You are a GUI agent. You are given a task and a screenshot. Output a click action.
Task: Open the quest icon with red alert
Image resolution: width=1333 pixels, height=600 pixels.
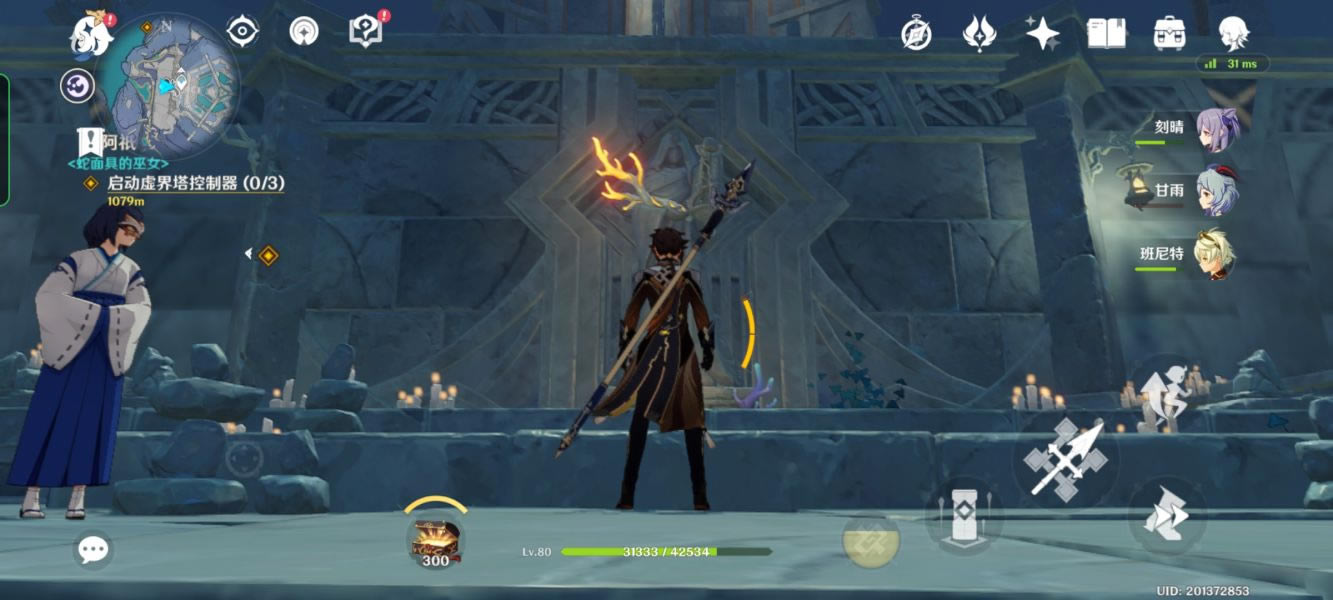366,31
